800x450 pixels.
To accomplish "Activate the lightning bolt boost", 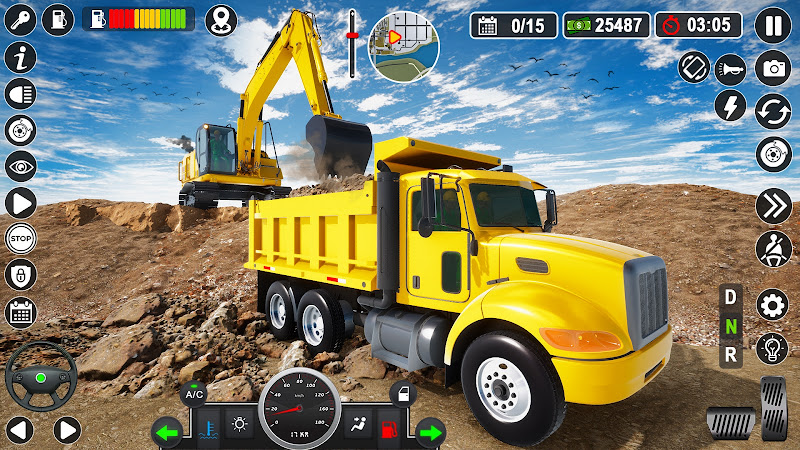I will click(731, 106).
